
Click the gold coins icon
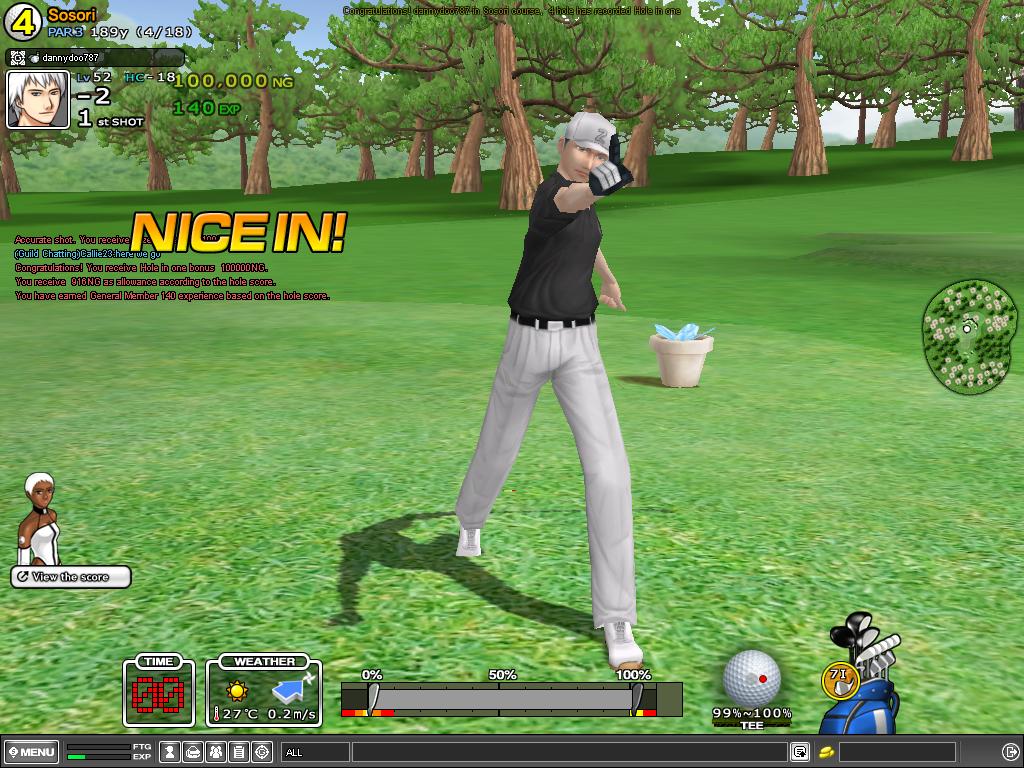[826, 752]
